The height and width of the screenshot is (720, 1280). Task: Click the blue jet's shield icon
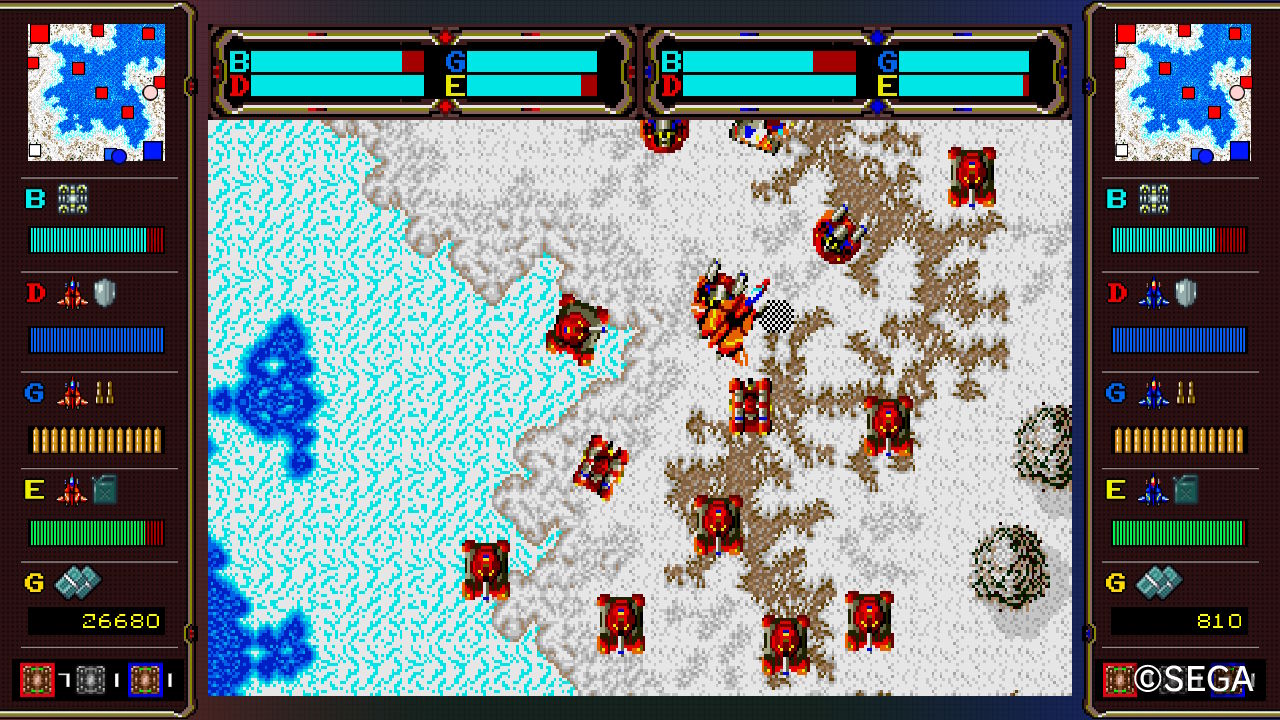[x=1186, y=293]
